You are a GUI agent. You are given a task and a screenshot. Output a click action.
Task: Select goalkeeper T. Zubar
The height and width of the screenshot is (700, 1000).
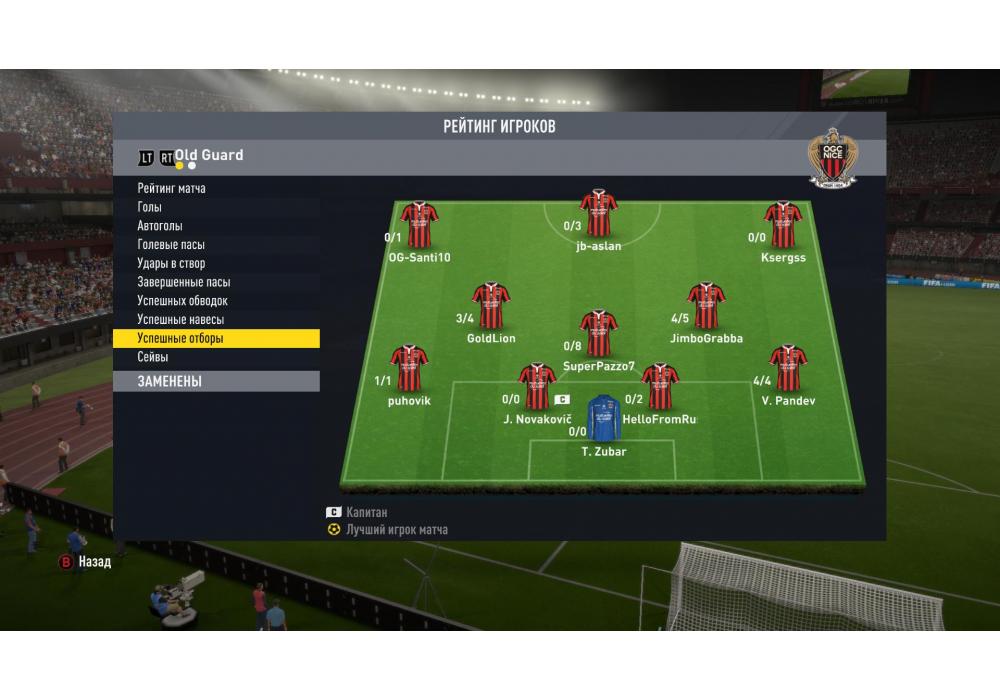pos(603,418)
